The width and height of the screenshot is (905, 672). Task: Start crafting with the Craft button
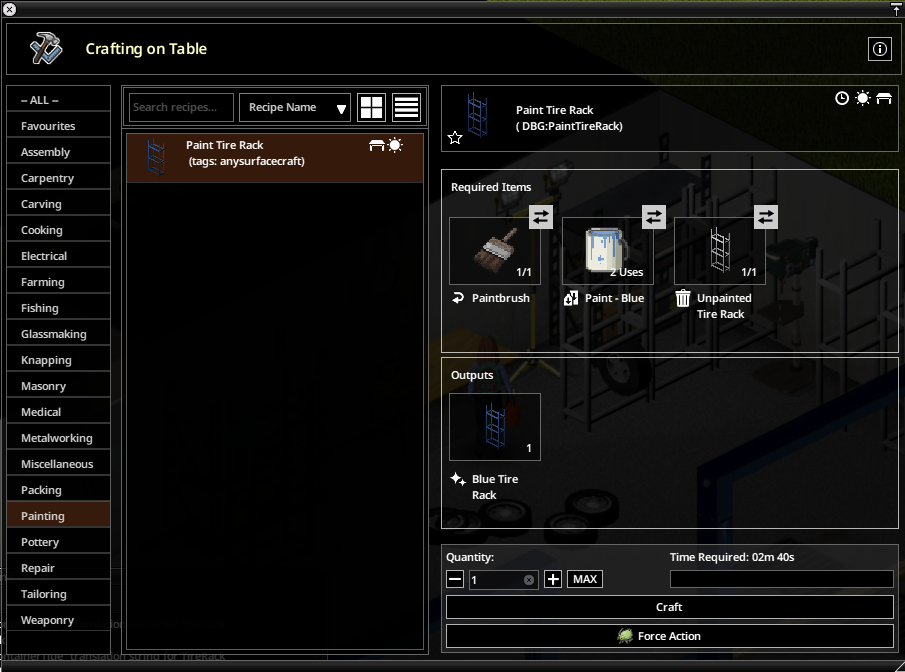(x=669, y=607)
